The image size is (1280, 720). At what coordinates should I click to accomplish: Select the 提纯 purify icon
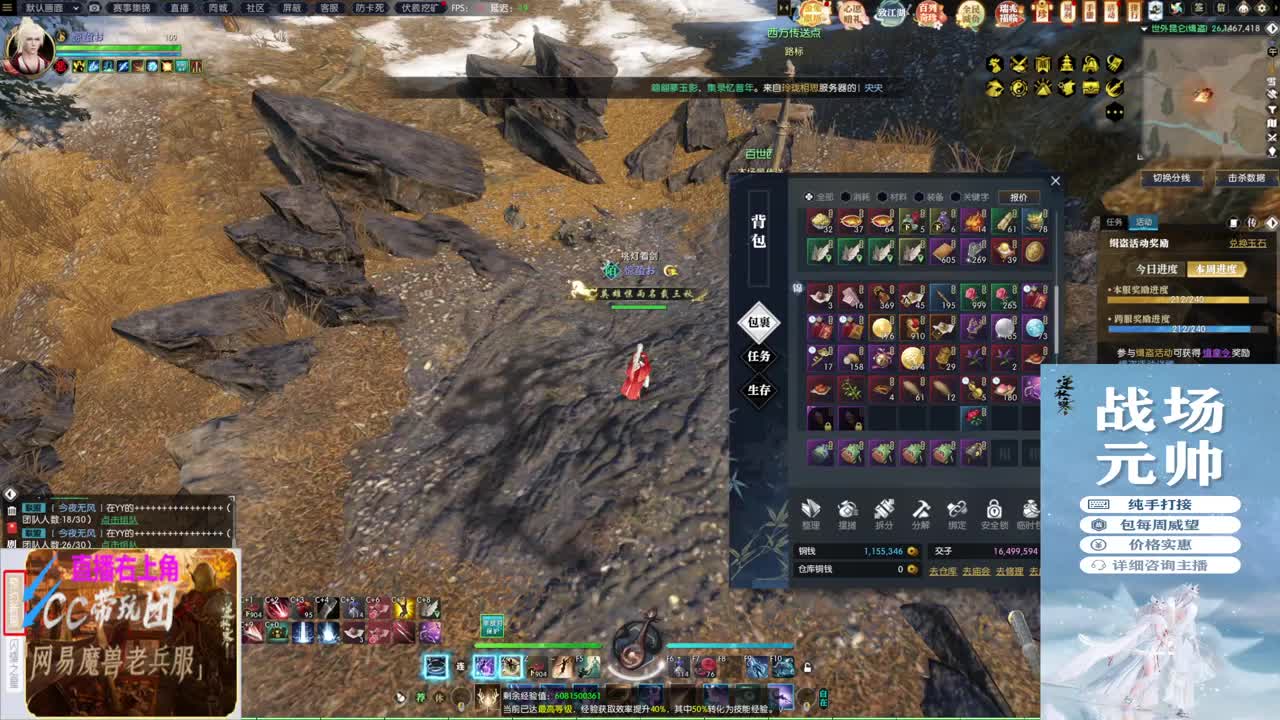[847, 511]
